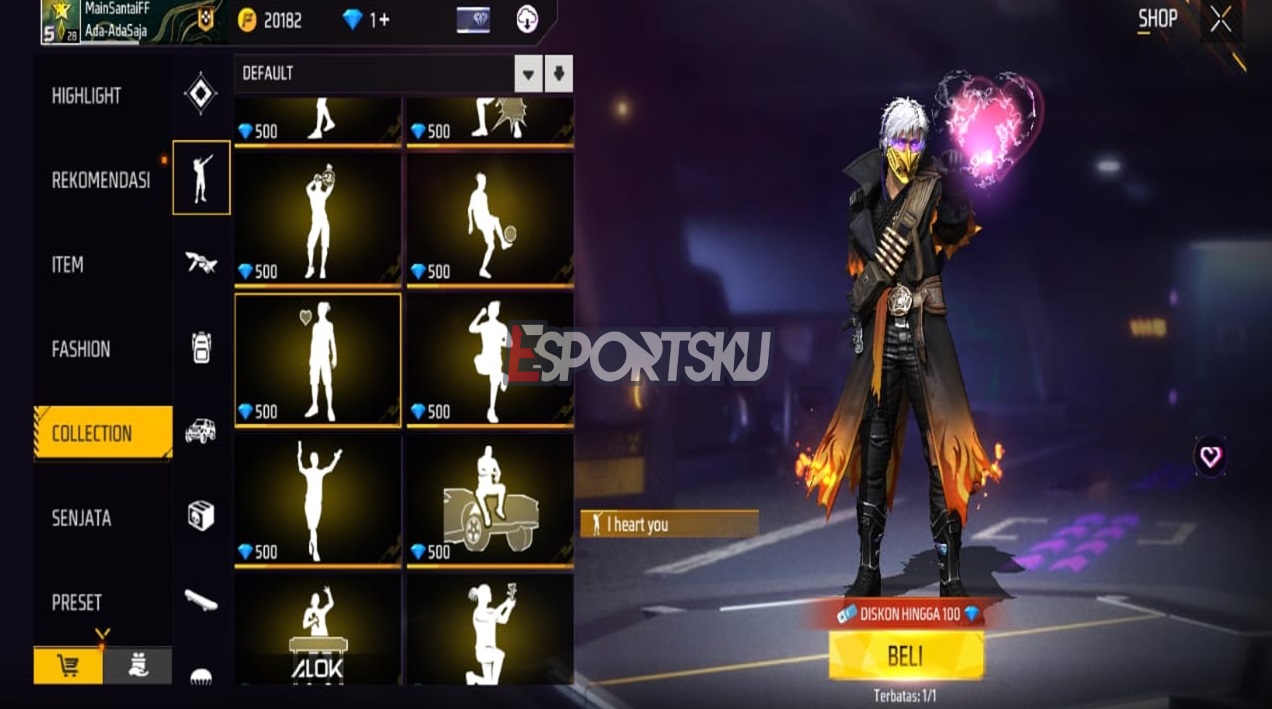Viewport: 1272px width, 709px height.
Task: Close the shop with the X
Action: pos(1221,20)
